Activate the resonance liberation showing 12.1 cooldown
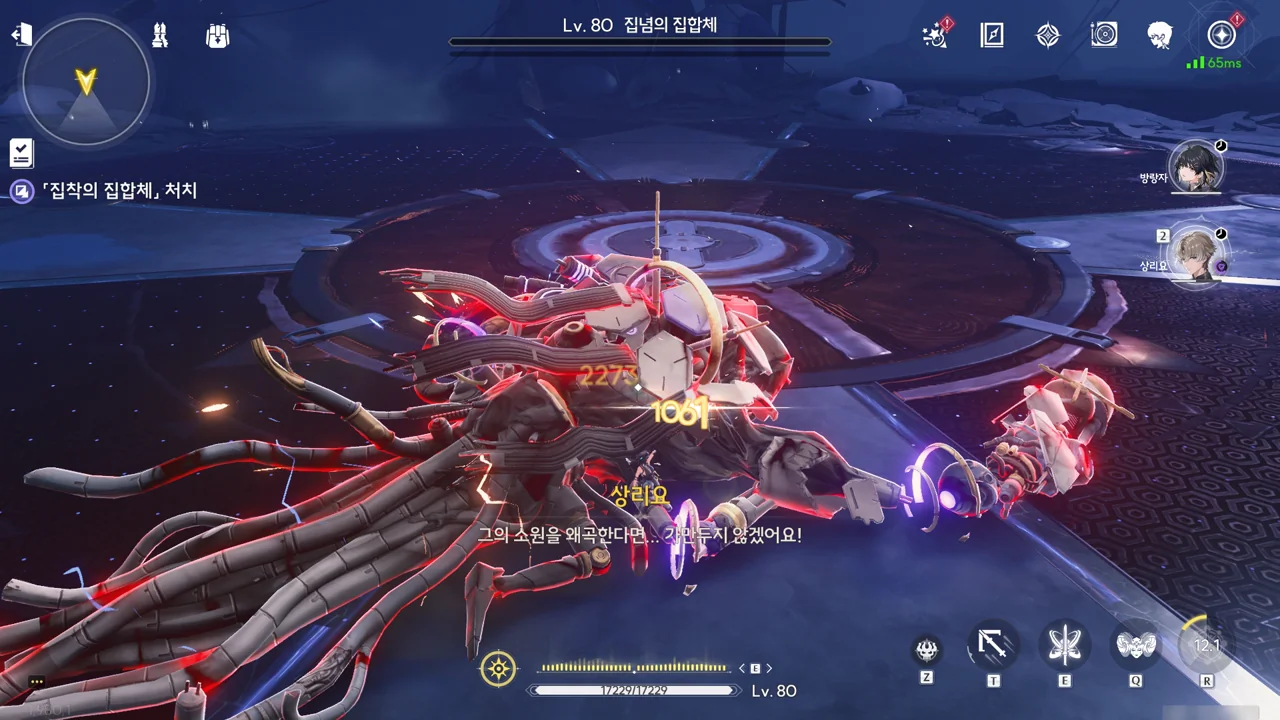Screen dimensions: 1280x720 click(1206, 645)
